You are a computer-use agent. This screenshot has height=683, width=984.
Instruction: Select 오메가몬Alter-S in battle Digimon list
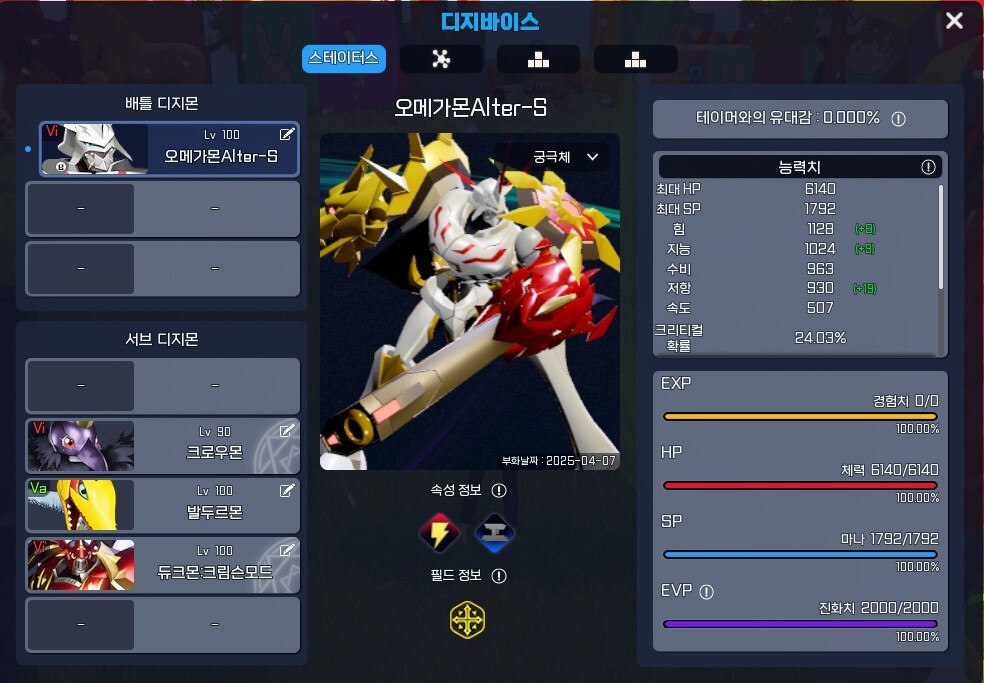pos(170,149)
